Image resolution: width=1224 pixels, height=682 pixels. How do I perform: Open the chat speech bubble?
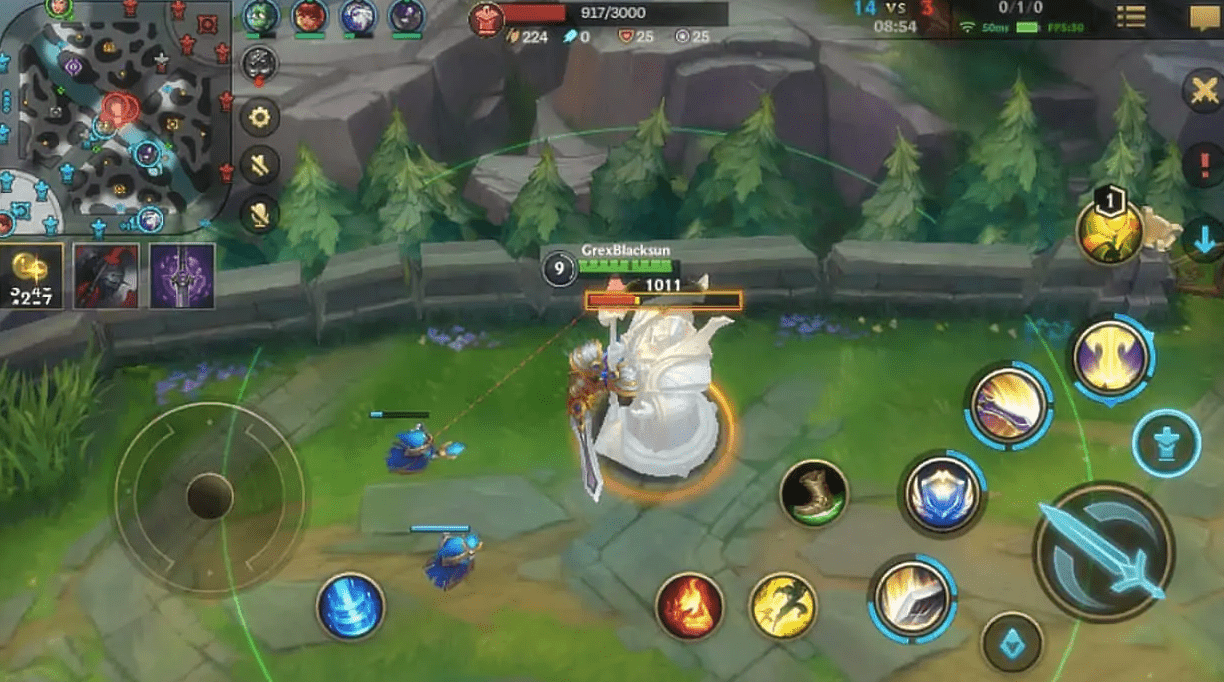1203,18
